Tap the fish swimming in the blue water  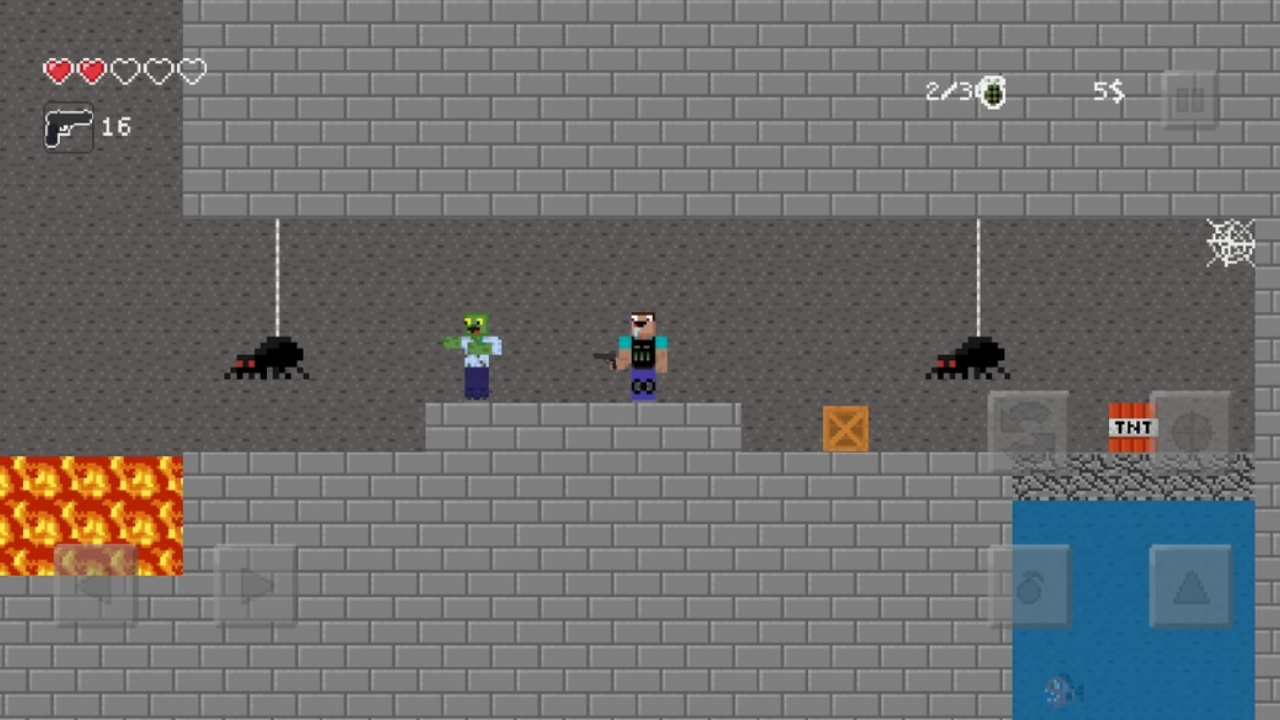1062,690
